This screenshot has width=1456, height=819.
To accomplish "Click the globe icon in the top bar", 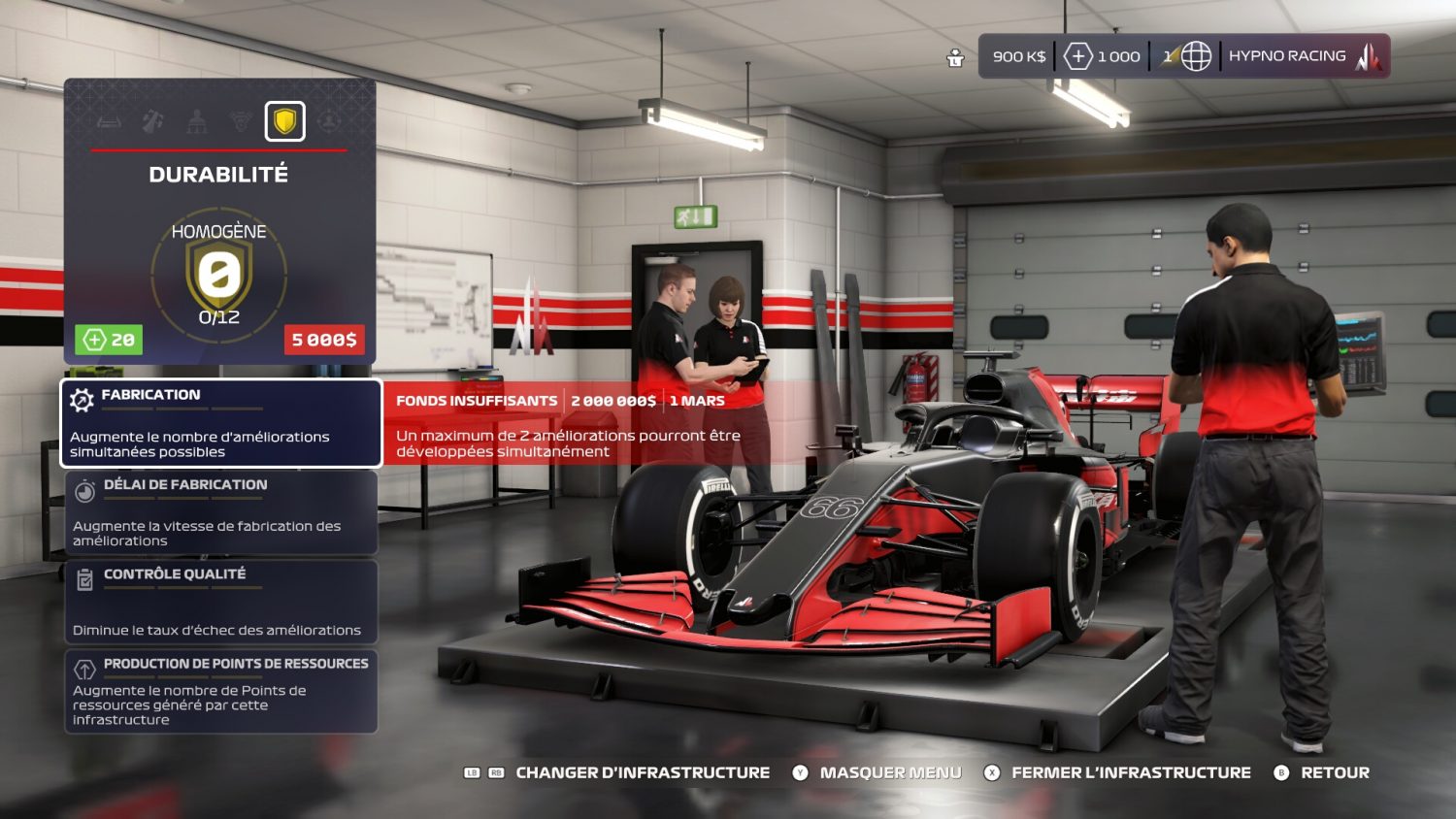I will pyautogui.click(x=1196, y=56).
